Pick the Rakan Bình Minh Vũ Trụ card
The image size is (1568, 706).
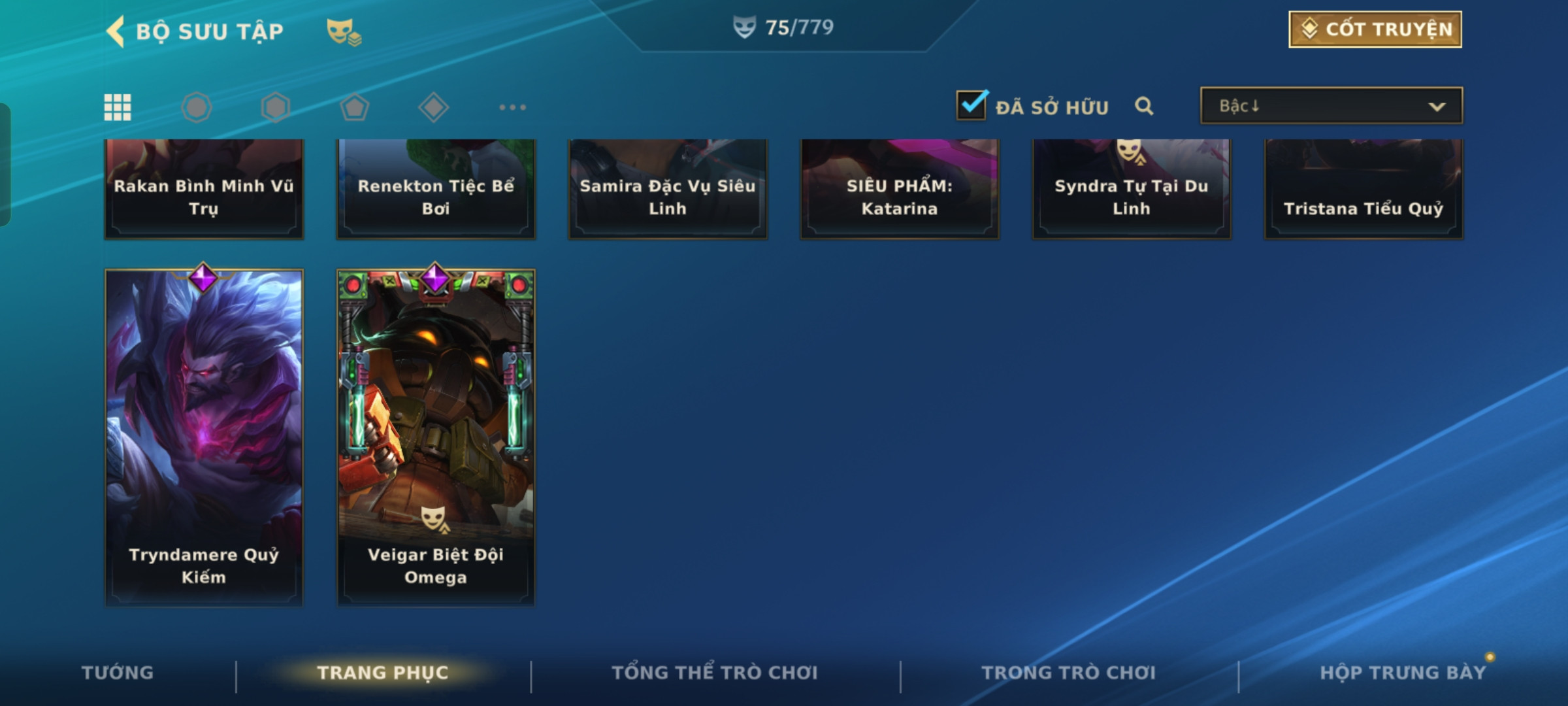(x=204, y=190)
